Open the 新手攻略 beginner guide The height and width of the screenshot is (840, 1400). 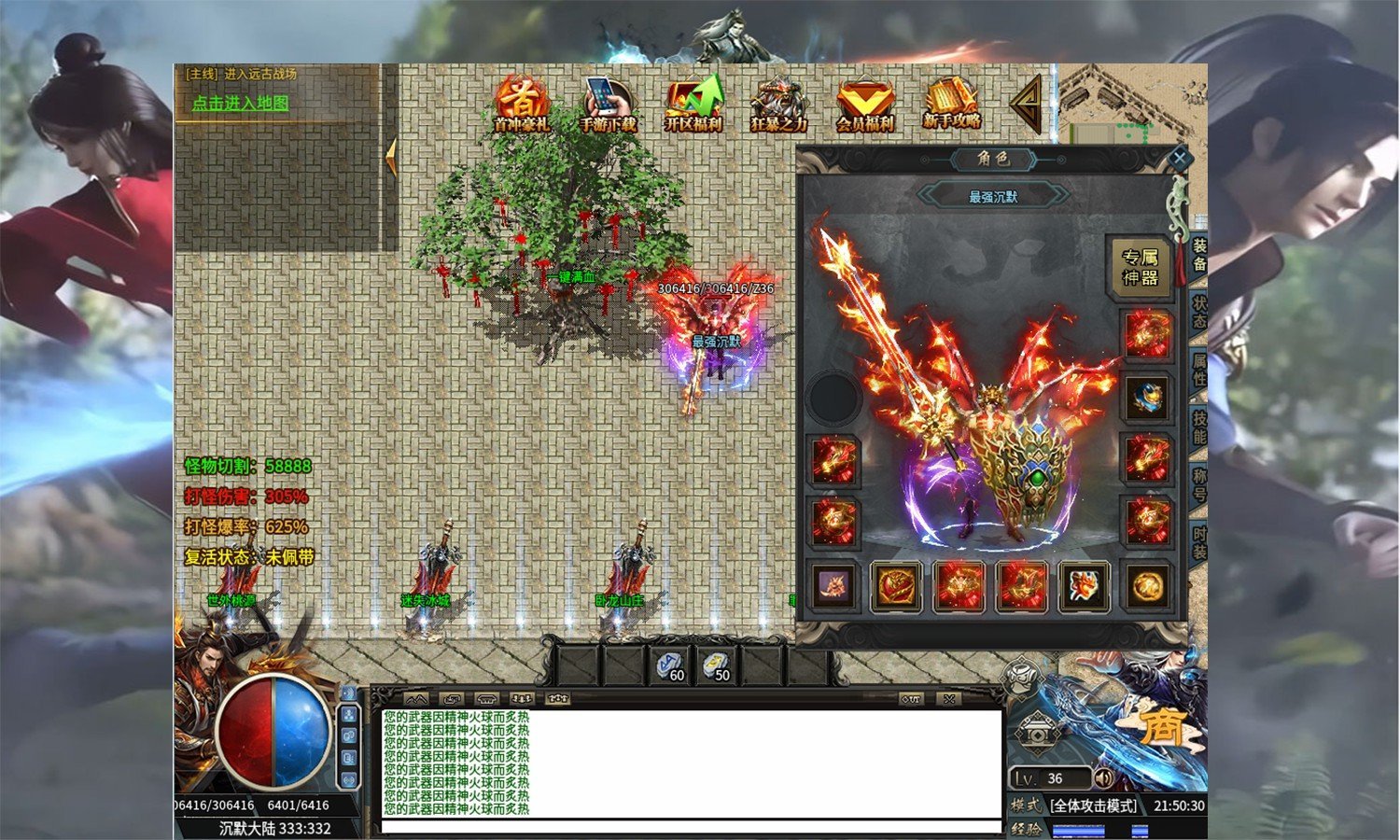[x=951, y=104]
